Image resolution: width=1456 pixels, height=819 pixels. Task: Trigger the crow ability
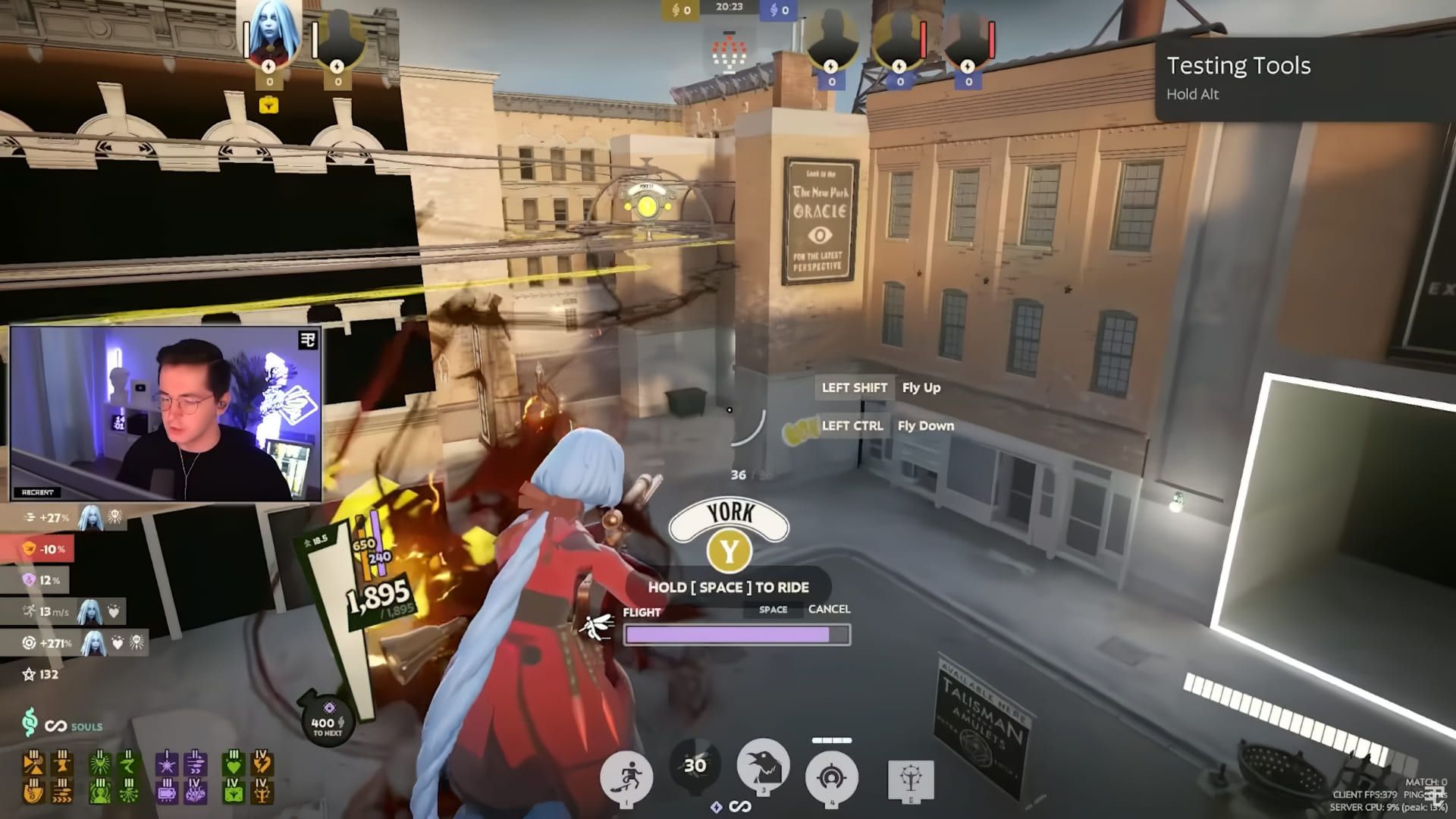[763, 766]
